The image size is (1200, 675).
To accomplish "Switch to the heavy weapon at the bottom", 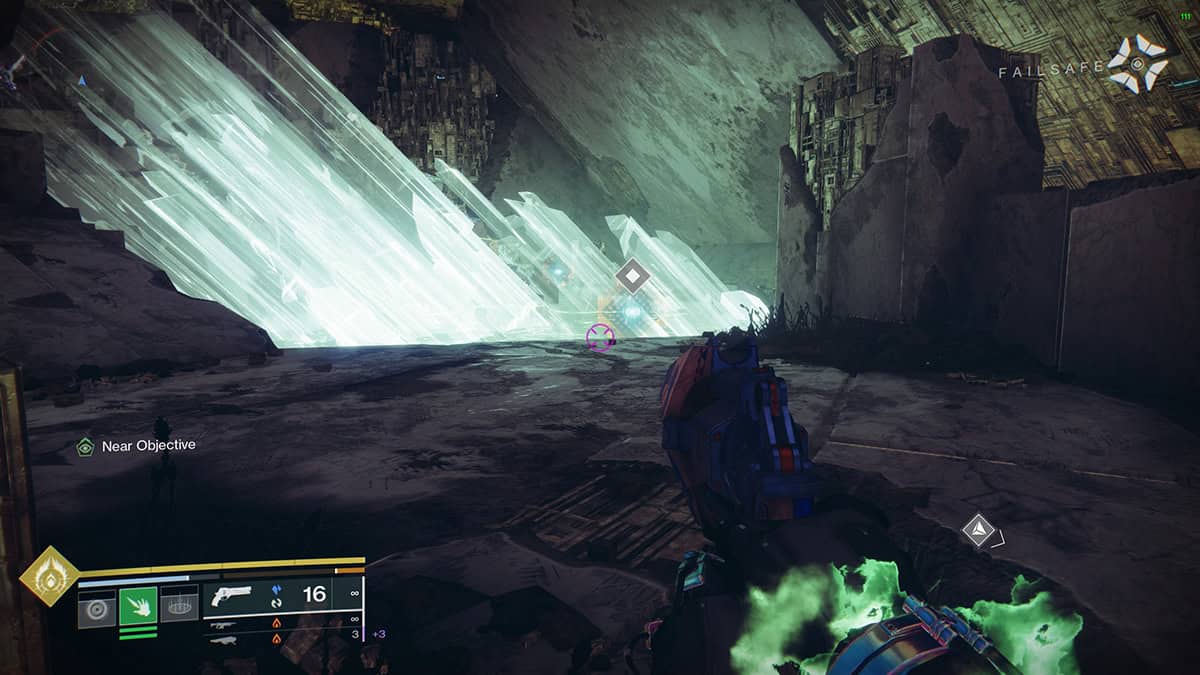I will (224, 640).
